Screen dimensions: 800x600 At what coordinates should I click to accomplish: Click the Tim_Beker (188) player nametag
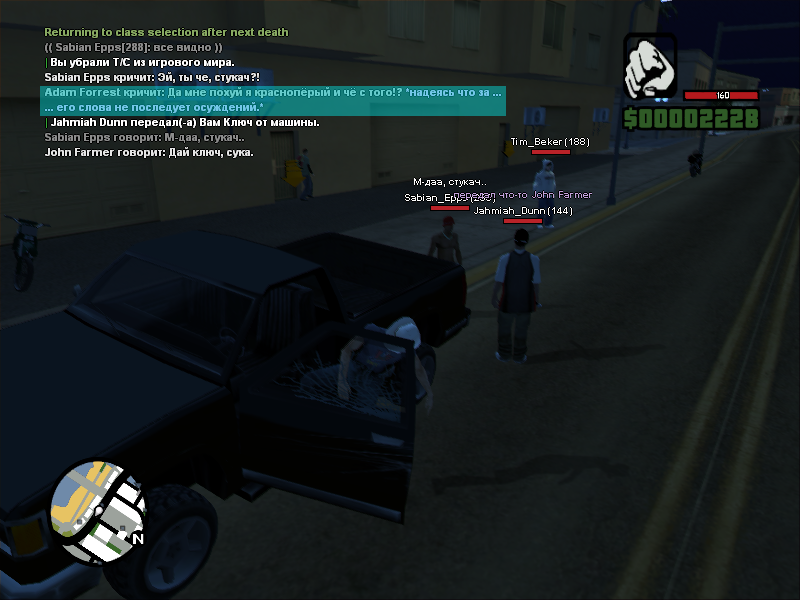[x=550, y=142]
